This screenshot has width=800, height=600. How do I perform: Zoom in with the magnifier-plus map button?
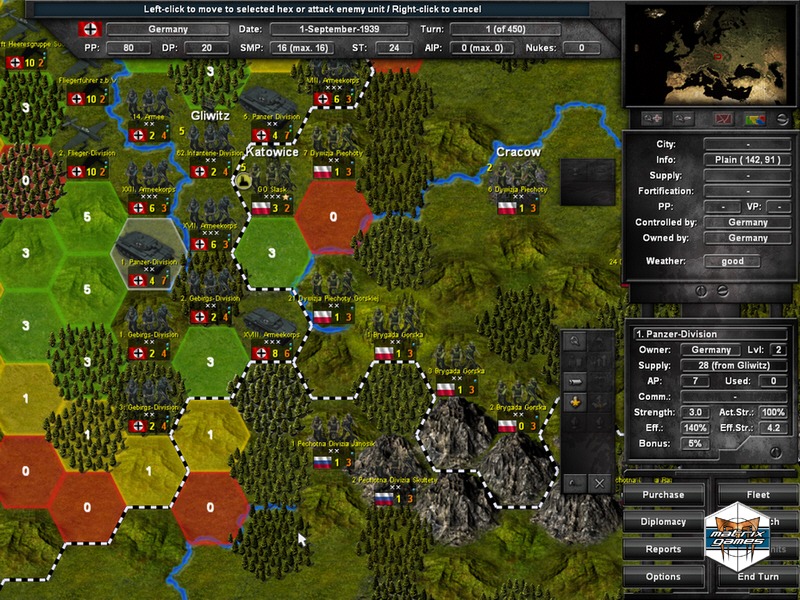655,119
